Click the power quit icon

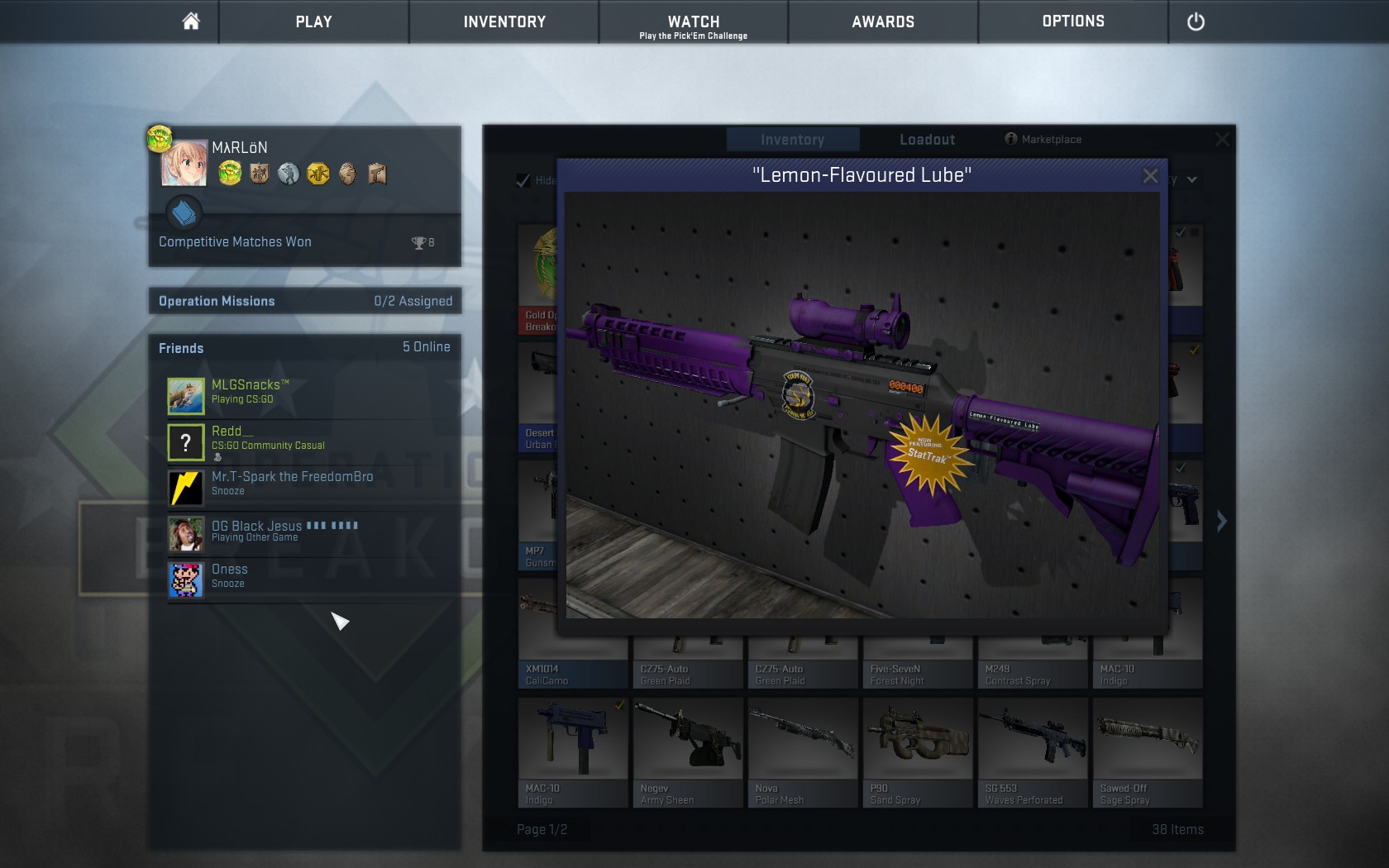point(1196,22)
